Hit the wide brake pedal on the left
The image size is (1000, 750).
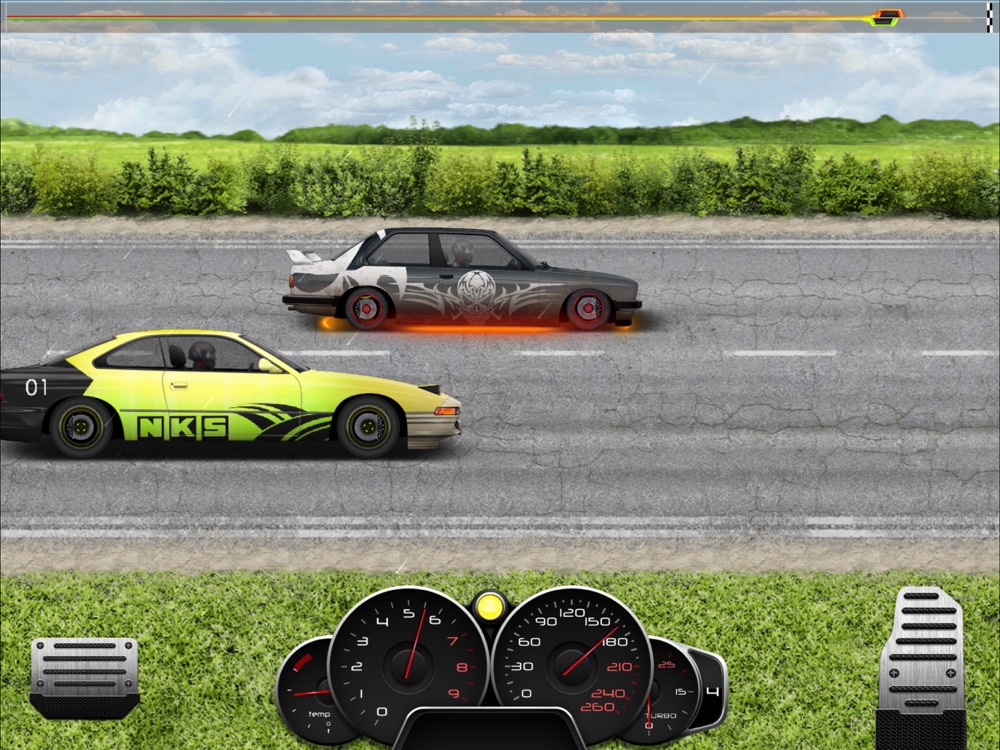pos(84,675)
